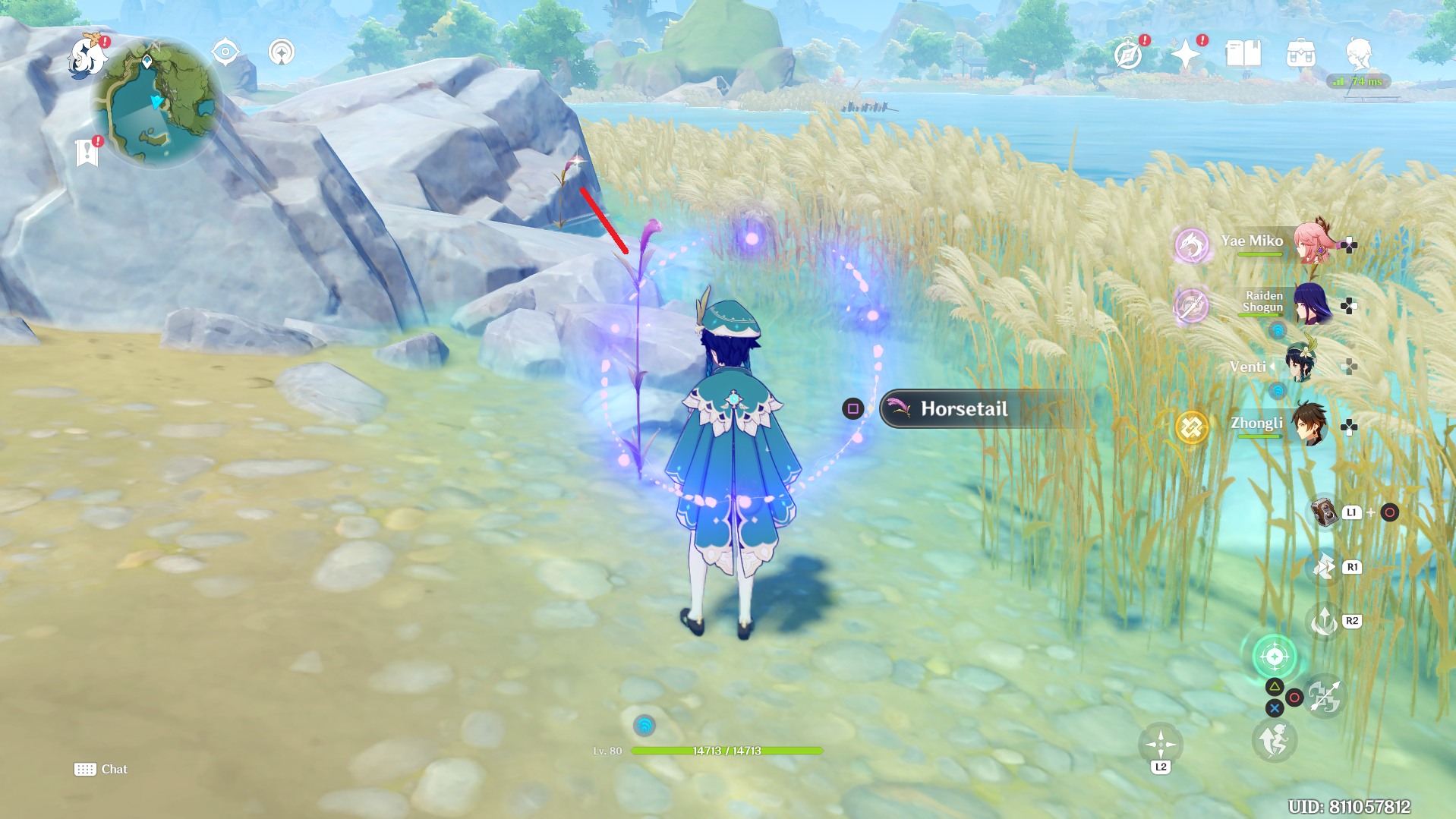Open the Paimon menu icon
The image size is (1456, 819).
[87, 55]
